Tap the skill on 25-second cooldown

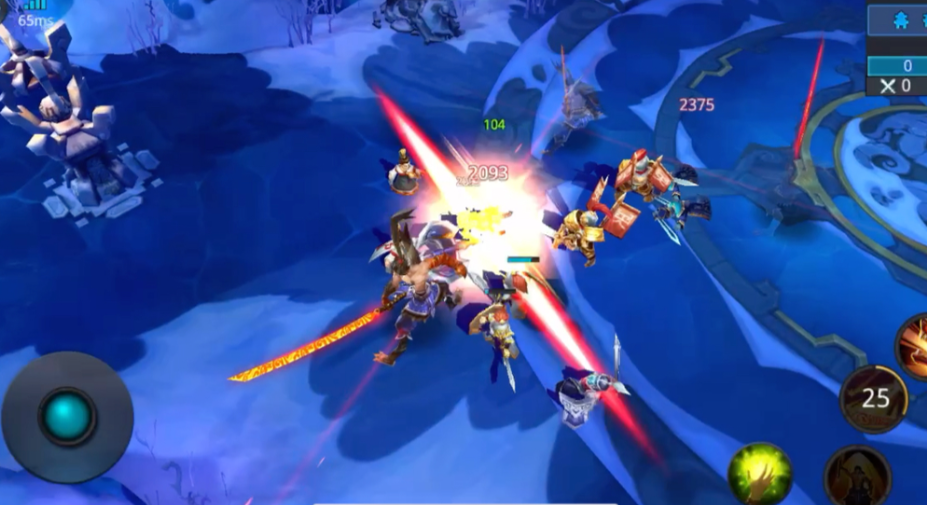pos(875,398)
